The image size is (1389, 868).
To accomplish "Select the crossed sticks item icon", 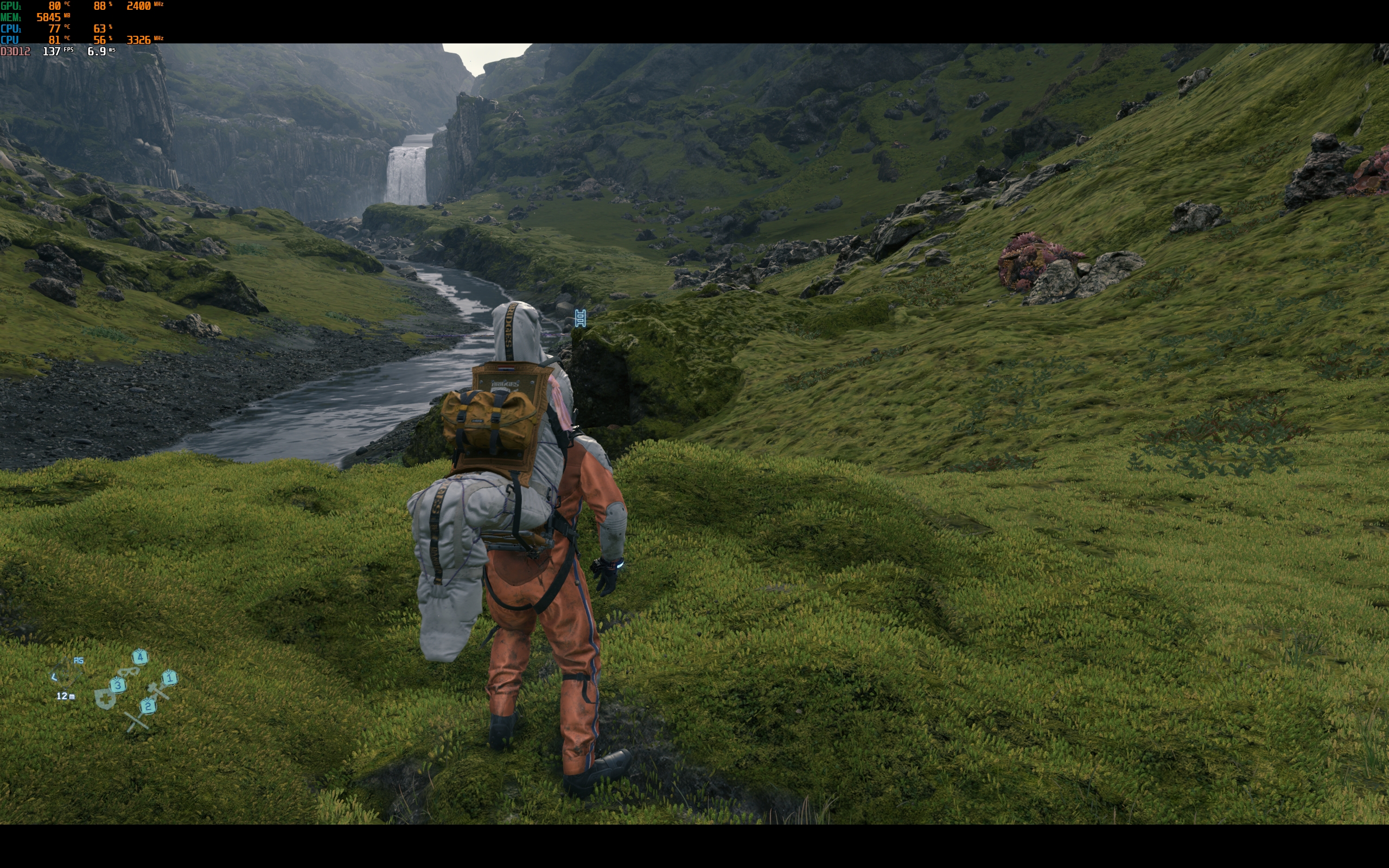I will tap(137, 722).
